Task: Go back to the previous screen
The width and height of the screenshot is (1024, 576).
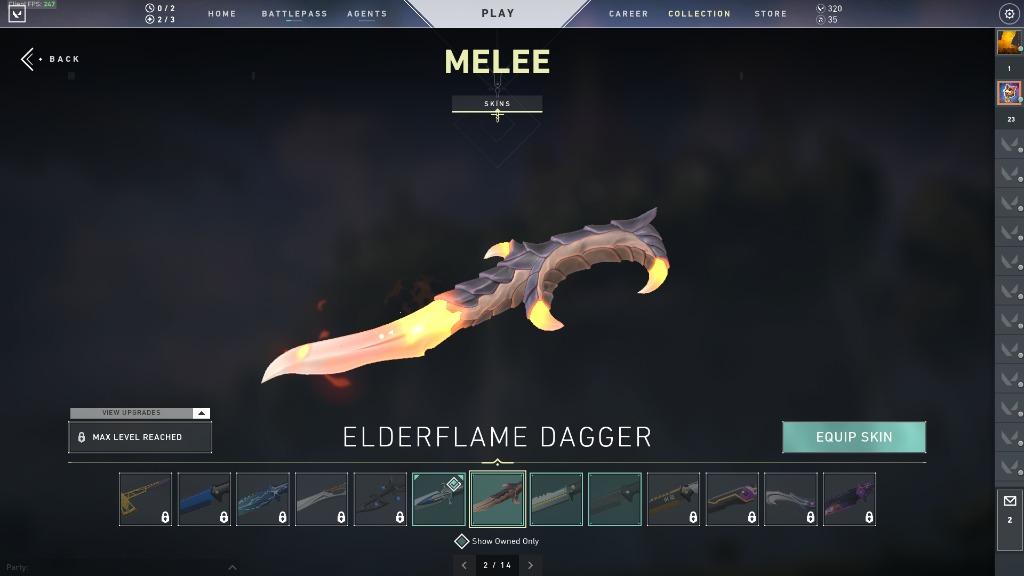Action: click(x=50, y=59)
